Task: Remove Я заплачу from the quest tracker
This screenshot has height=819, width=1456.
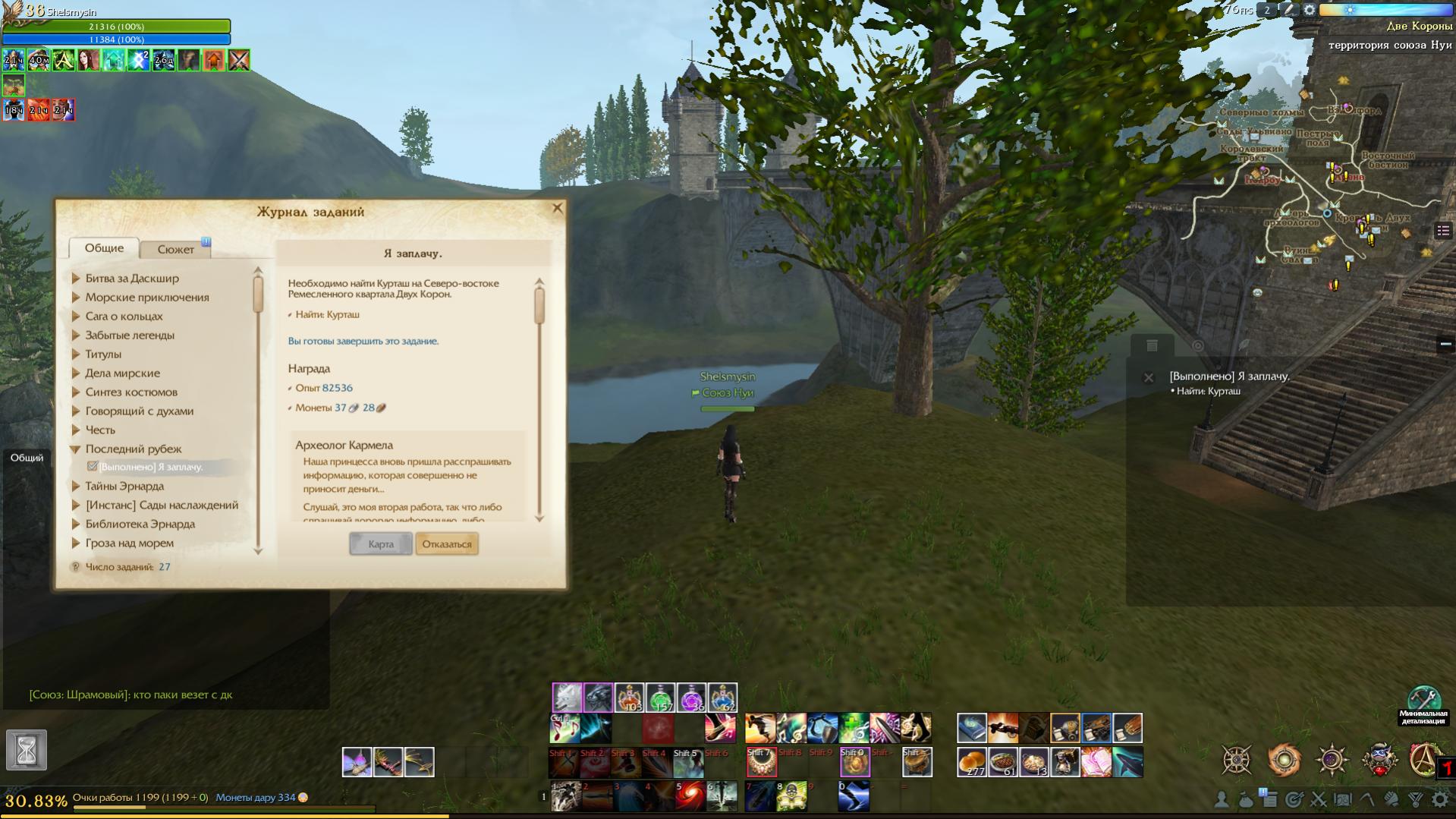Action: click(x=1149, y=377)
